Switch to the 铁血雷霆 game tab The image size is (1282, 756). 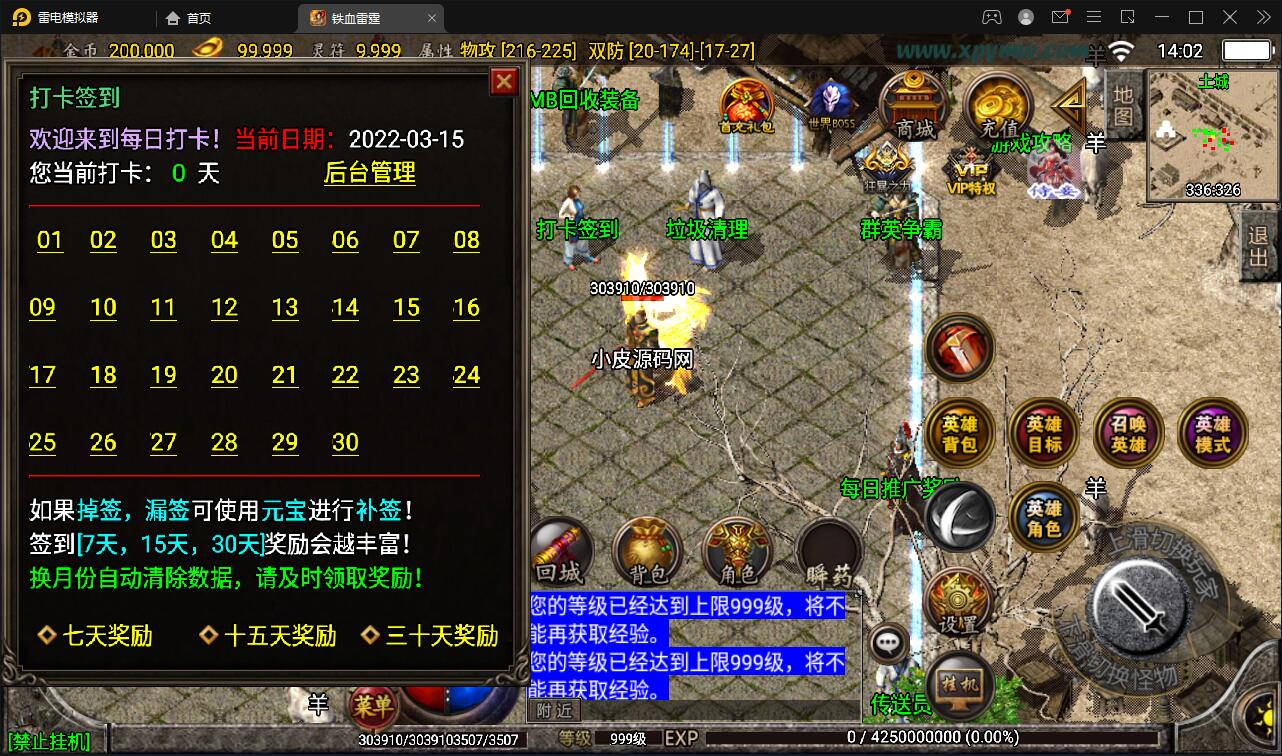click(x=356, y=17)
